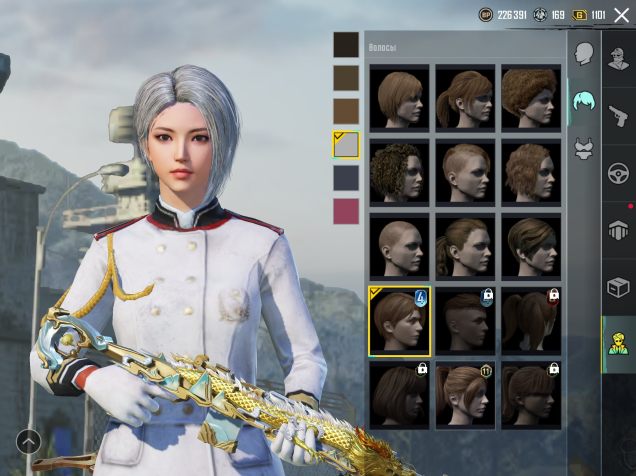636x476 pixels.
Task: Switch to the steering wheel vehicle tab
Action: [618, 172]
